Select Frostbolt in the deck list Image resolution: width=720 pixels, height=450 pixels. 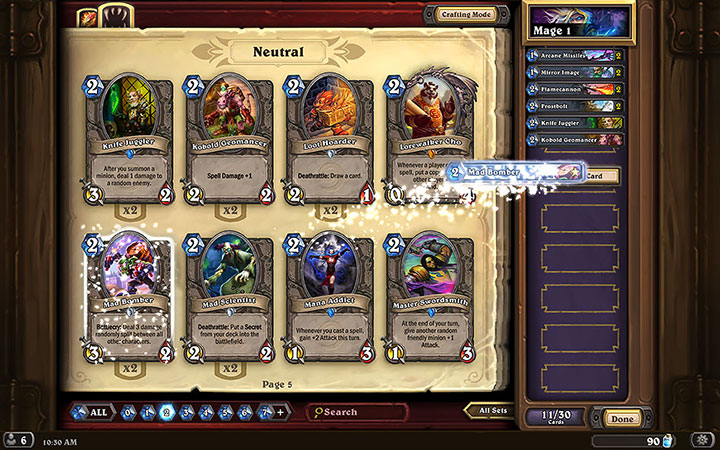click(x=574, y=105)
